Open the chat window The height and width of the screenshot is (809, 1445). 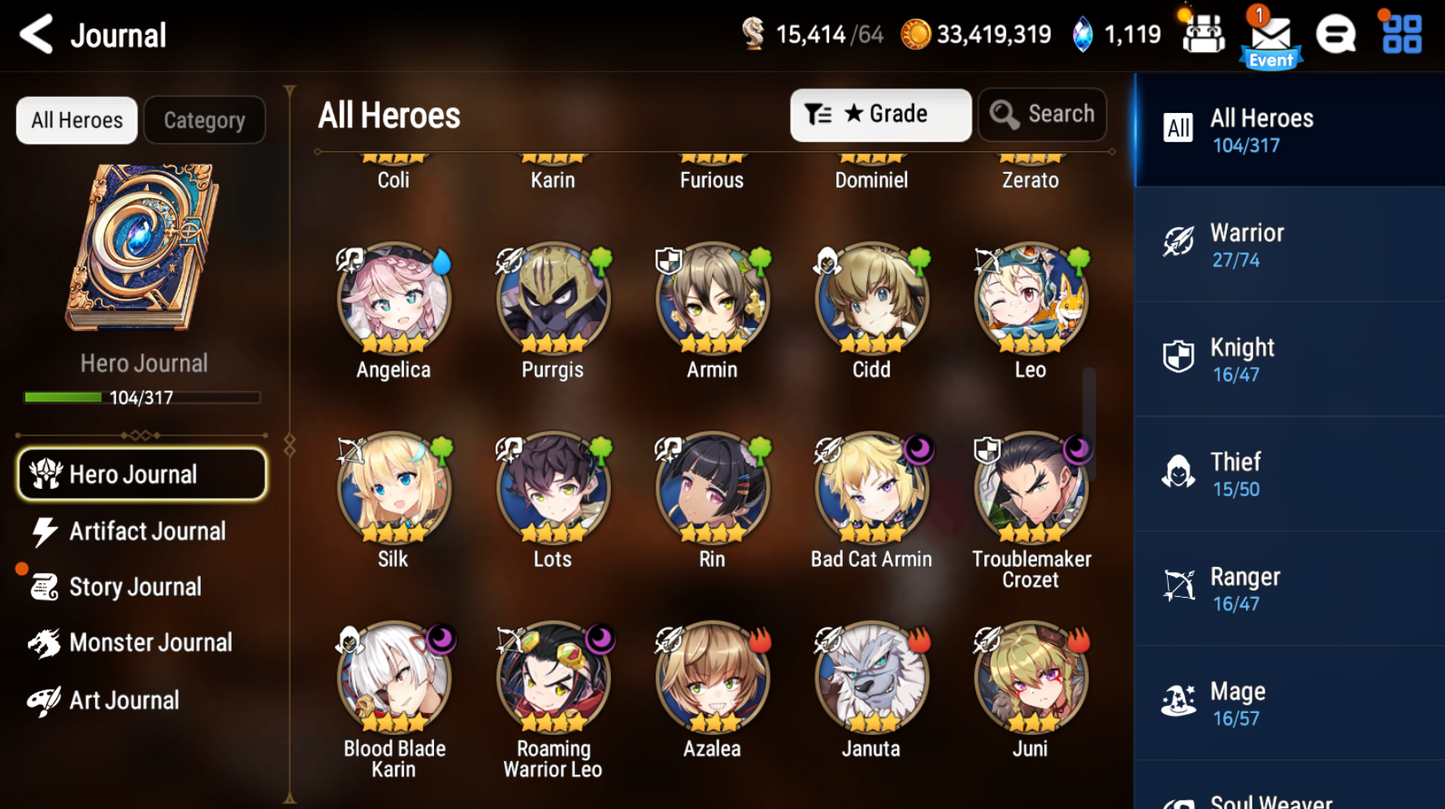pyautogui.click(x=1337, y=33)
